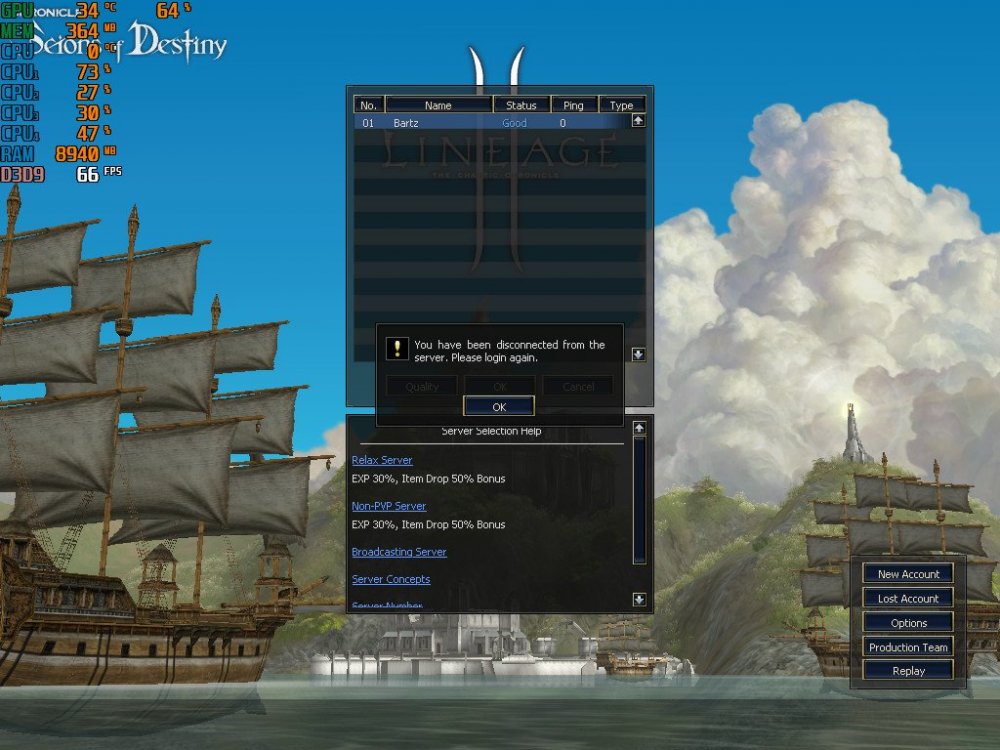Open the New Account page
Image resolution: width=1000 pixels, height=750 pixels.
908,574
